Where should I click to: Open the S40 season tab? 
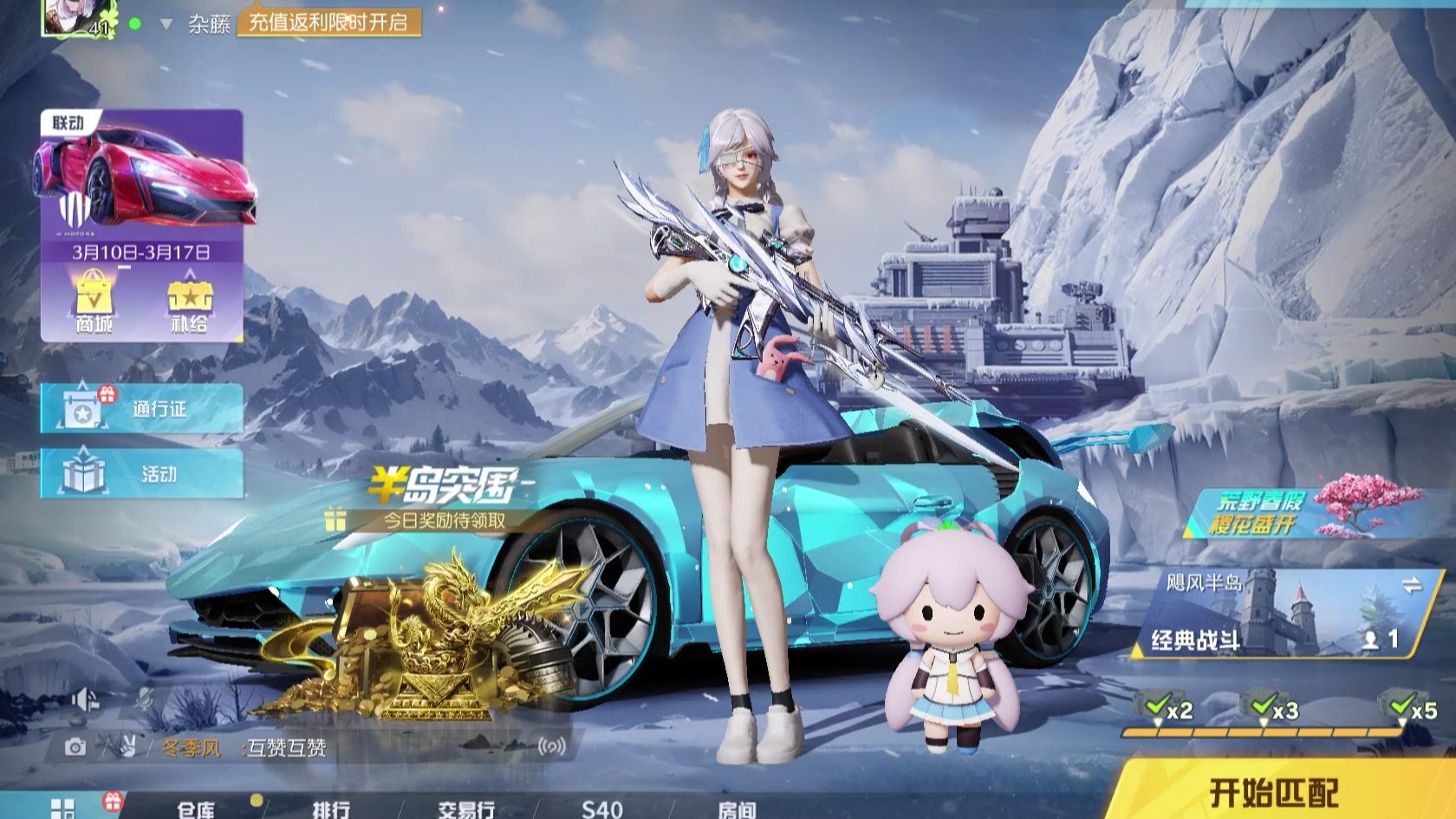point(601,809)
